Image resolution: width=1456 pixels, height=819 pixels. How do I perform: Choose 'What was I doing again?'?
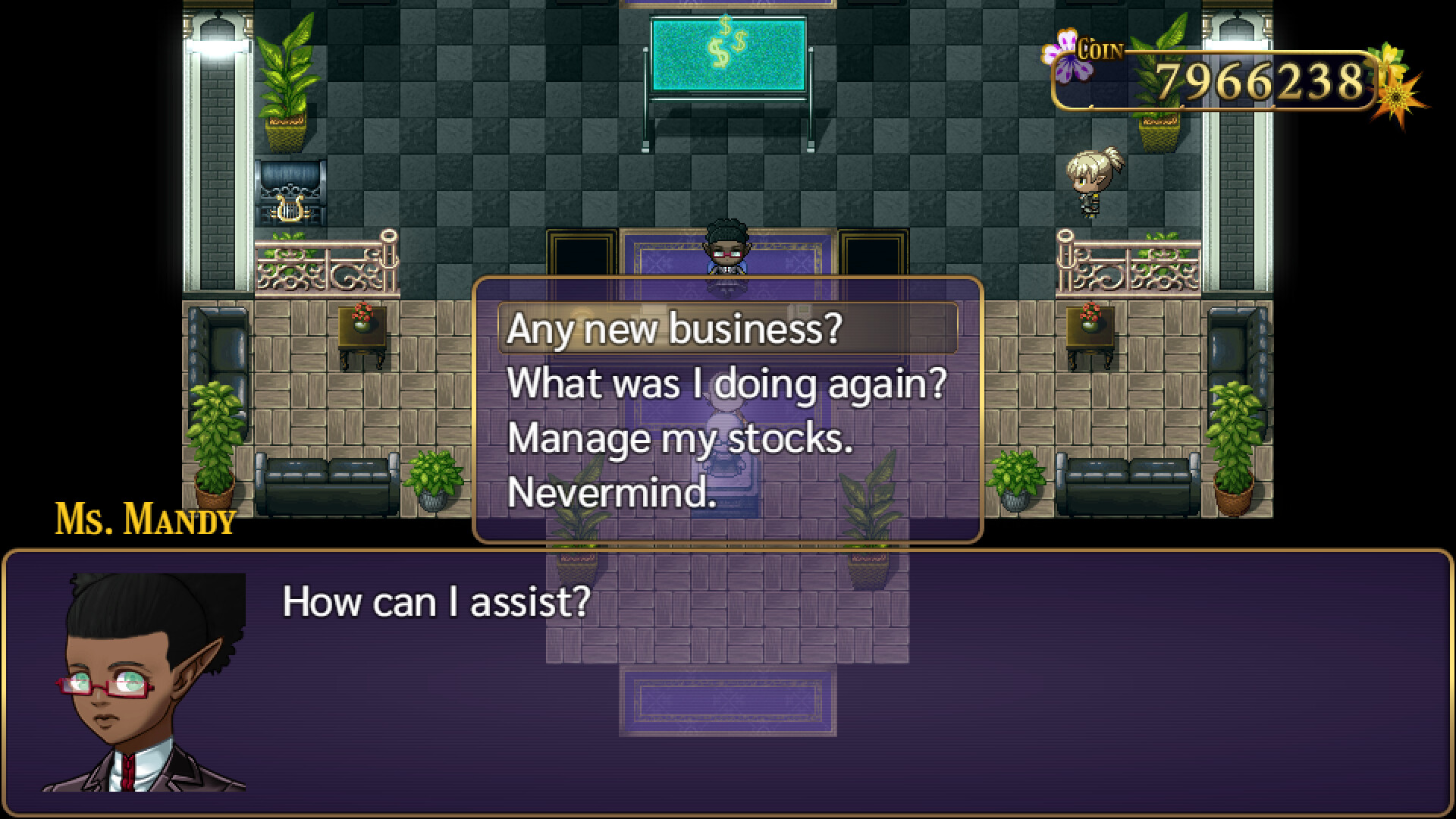[727, 385]
